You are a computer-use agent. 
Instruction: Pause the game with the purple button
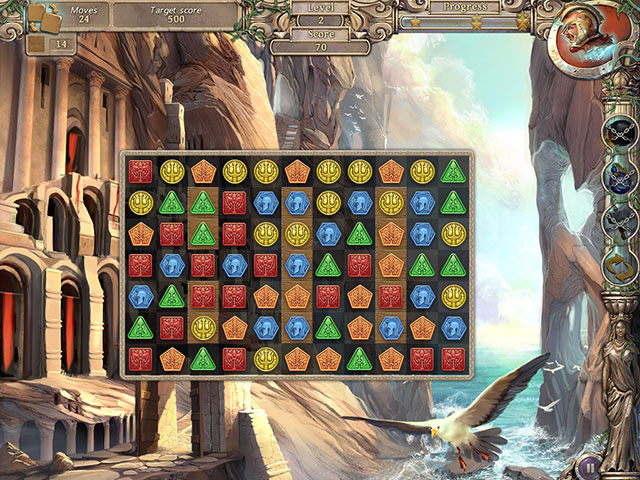click(590, 466)
